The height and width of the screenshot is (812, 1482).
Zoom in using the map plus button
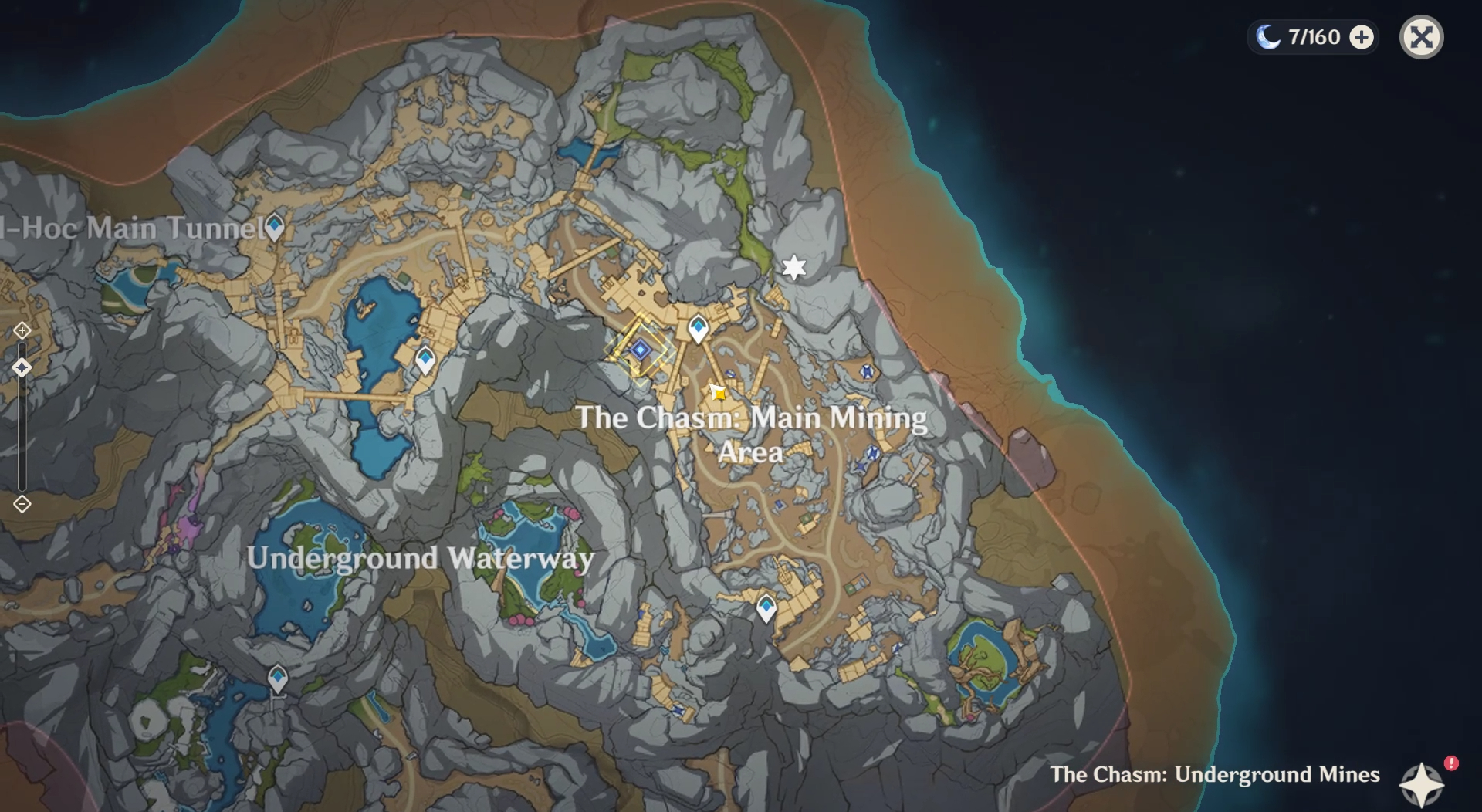(x=22, y=330)
